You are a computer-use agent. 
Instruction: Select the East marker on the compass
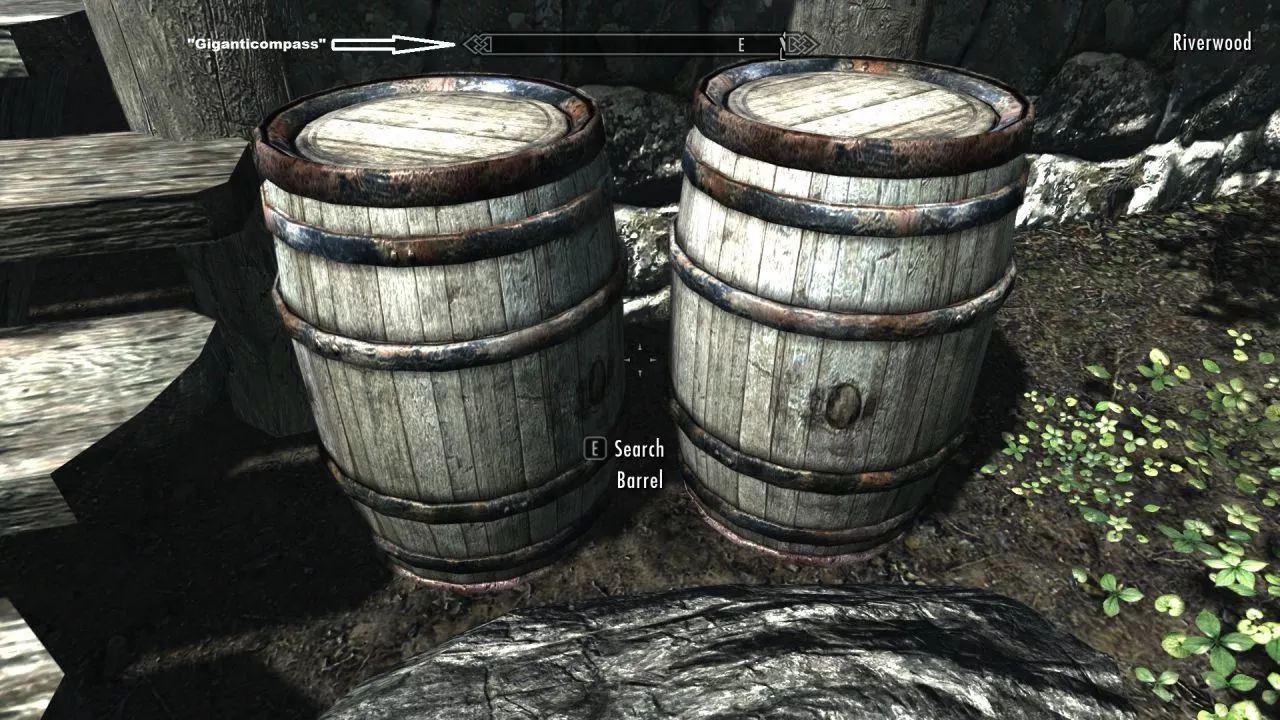pos(741,45)
